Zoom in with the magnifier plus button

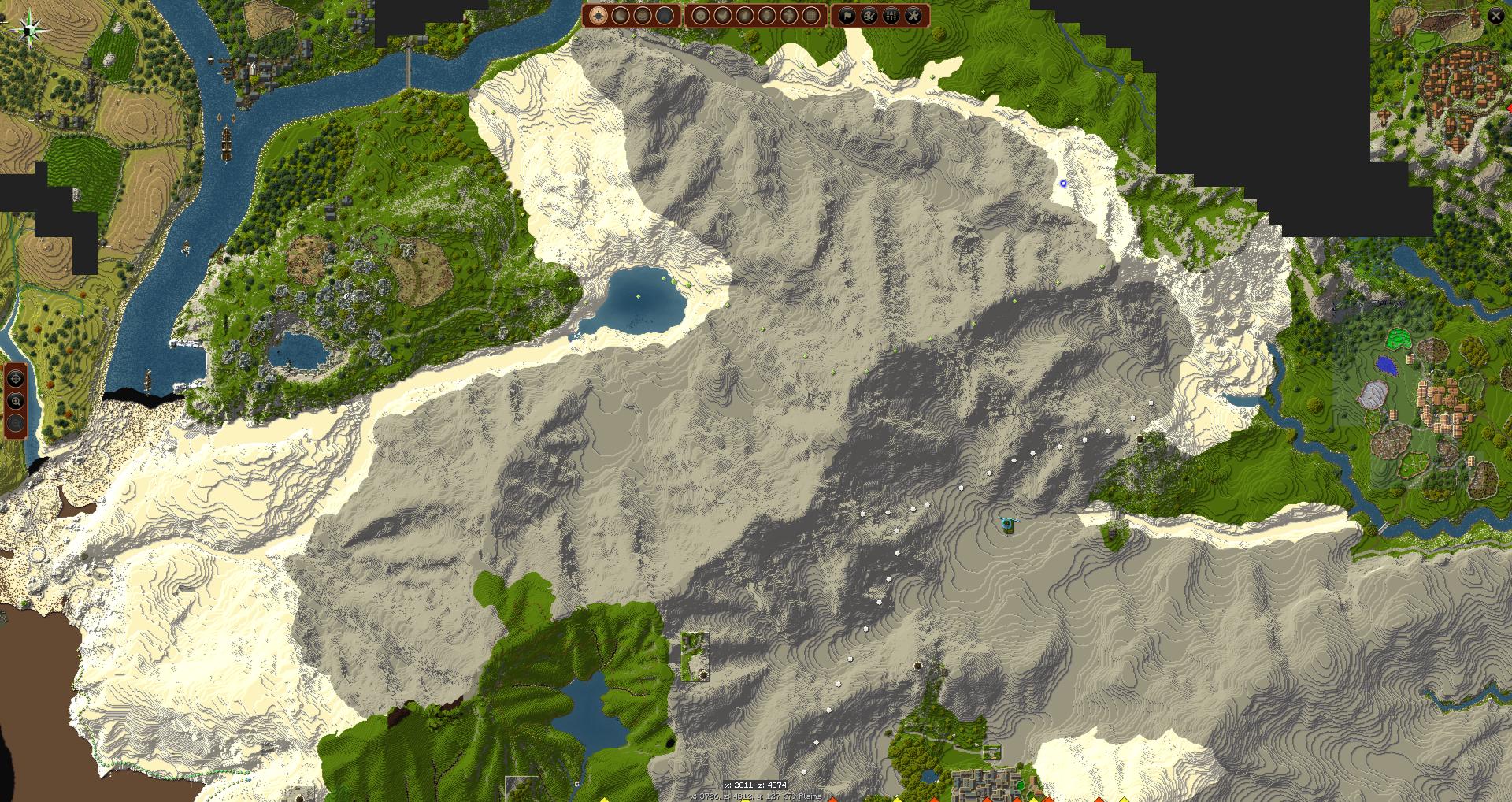coord(15,401)
